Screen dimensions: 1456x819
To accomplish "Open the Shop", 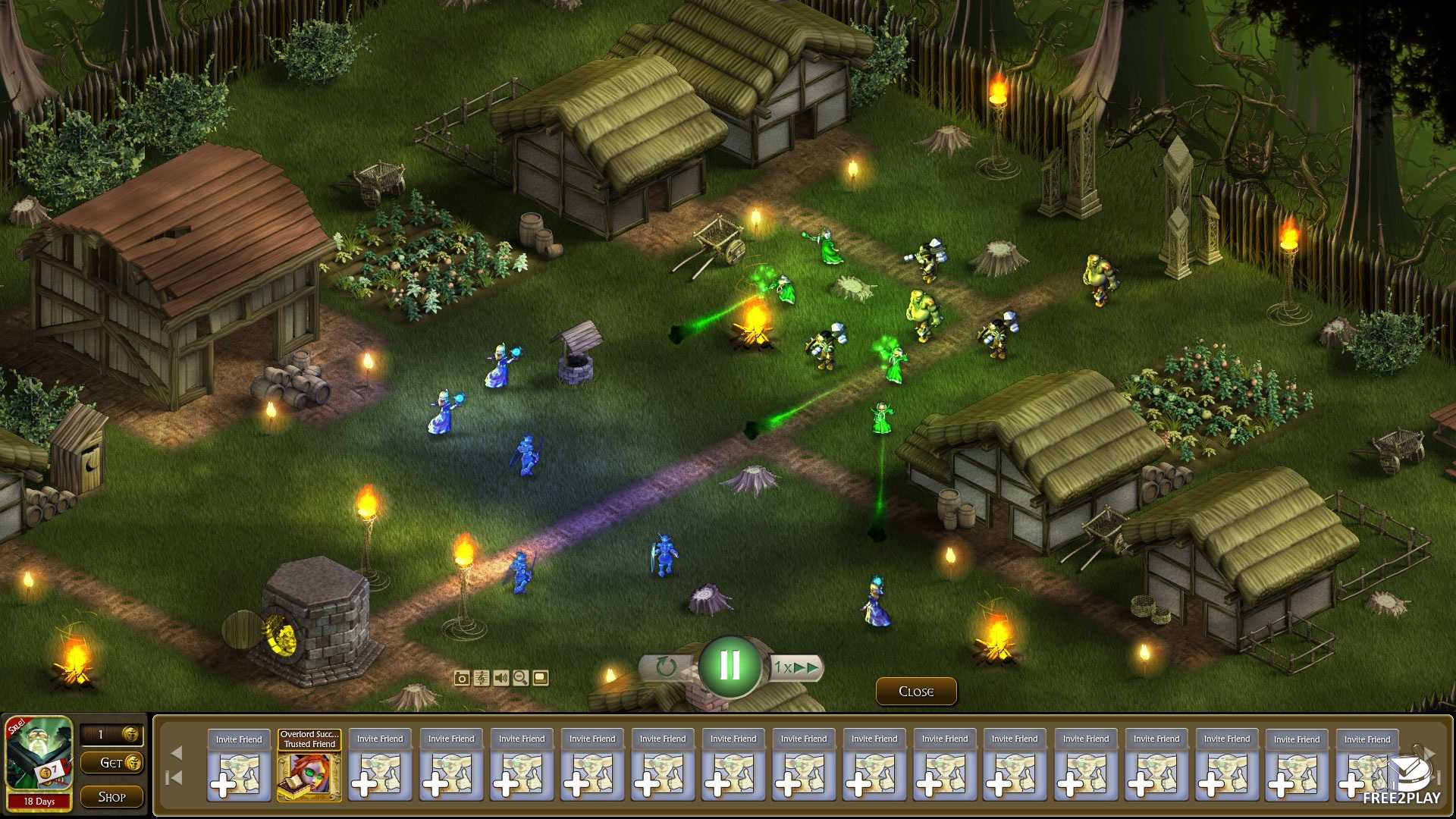I will pos(111,796).
